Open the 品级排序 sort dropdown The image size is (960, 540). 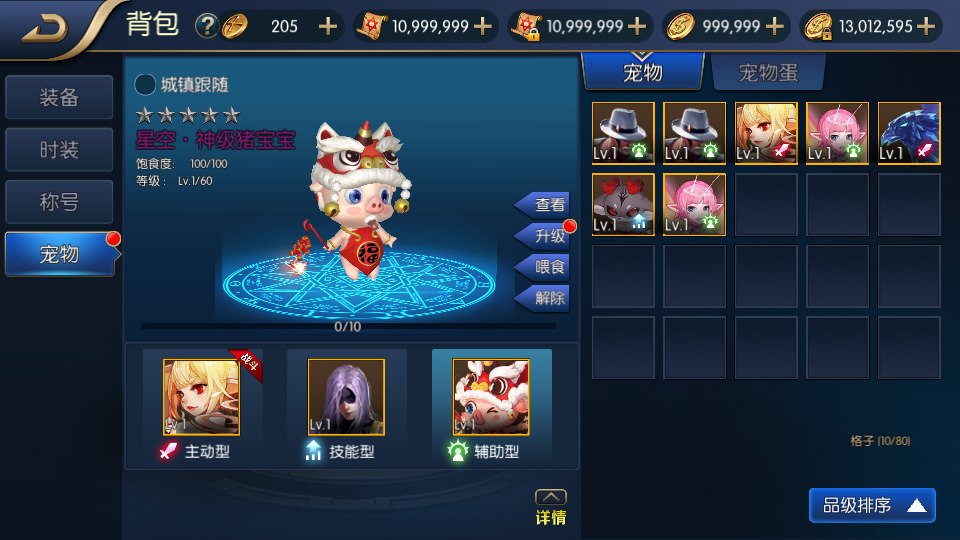click(x=872, y=505)
